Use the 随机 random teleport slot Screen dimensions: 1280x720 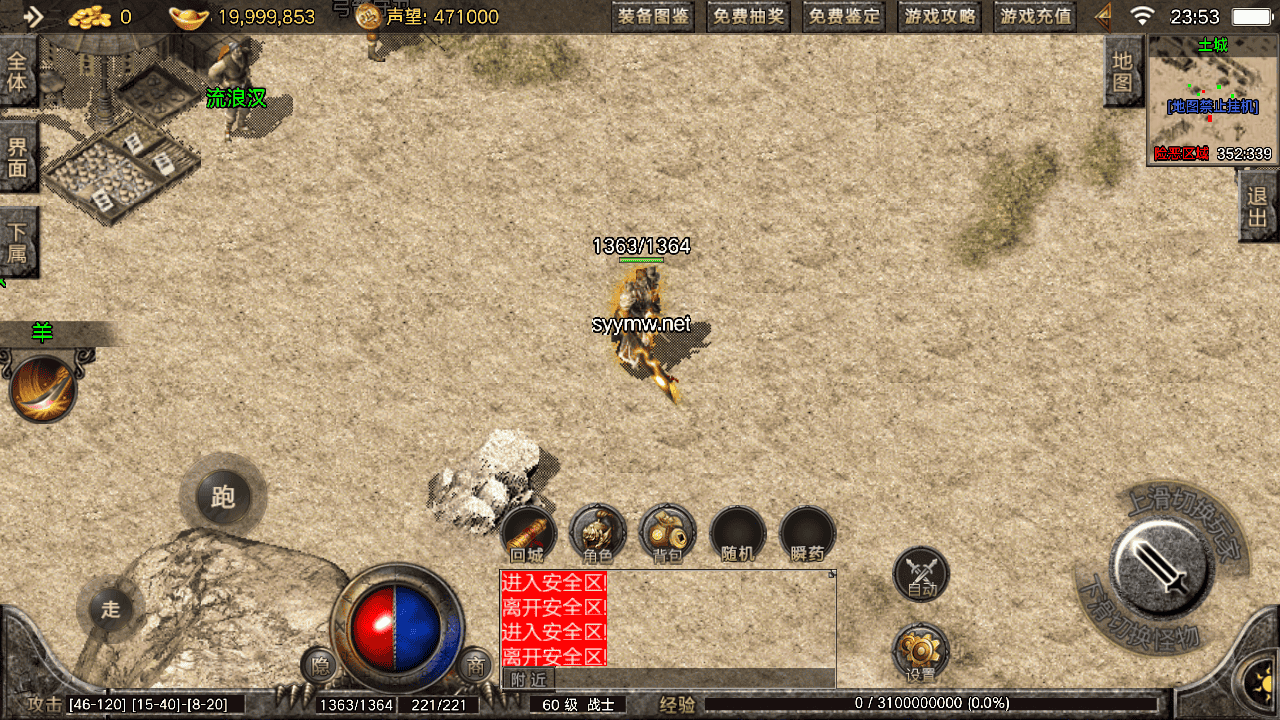coord(737,535)
